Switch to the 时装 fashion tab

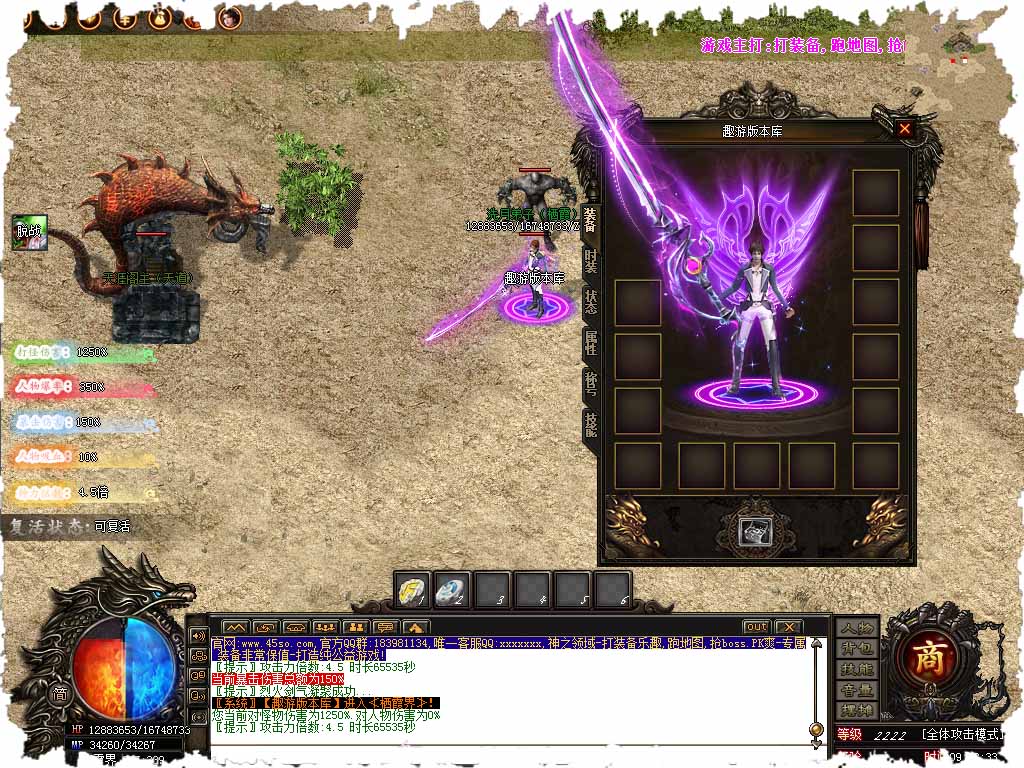(x=590, y=261)
